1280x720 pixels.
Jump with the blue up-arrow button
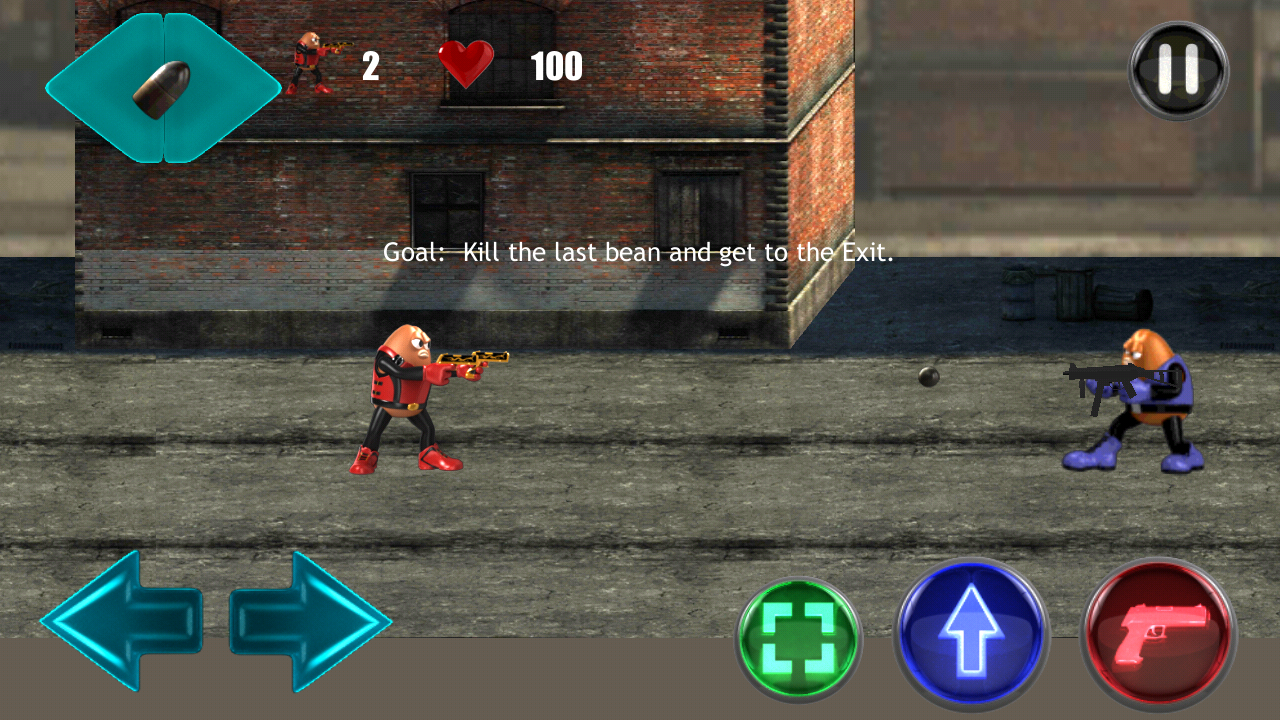[971, 634]
